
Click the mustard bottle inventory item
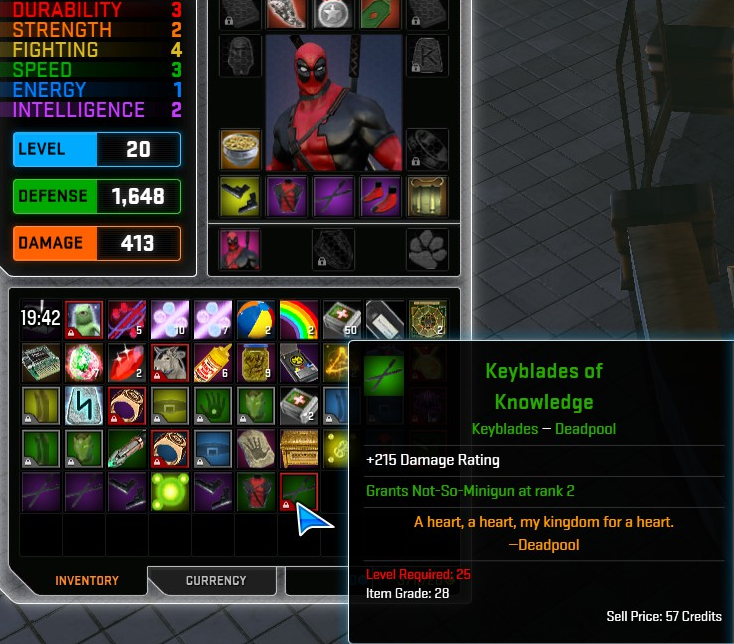212,363
